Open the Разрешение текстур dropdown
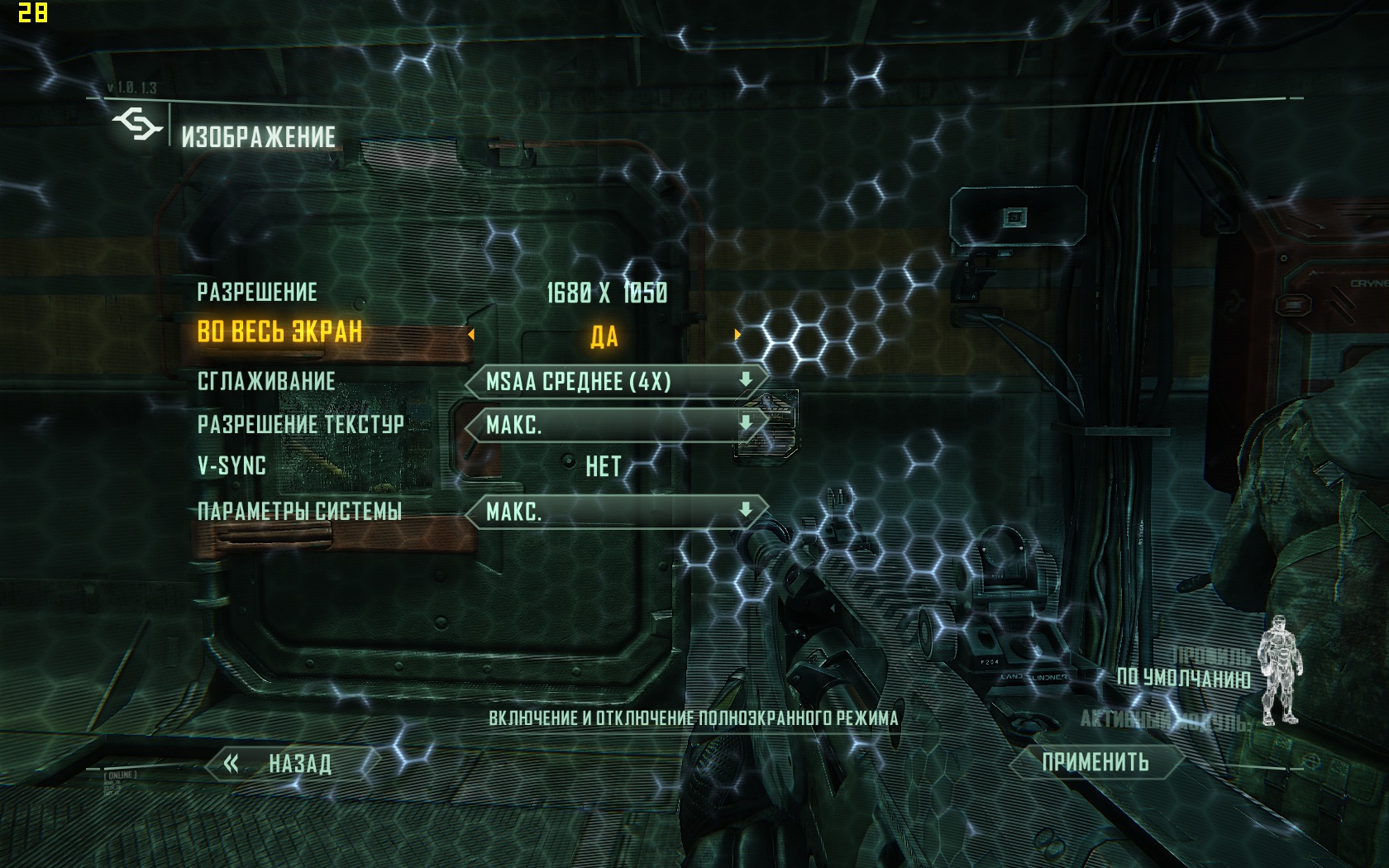 [616, 425]
